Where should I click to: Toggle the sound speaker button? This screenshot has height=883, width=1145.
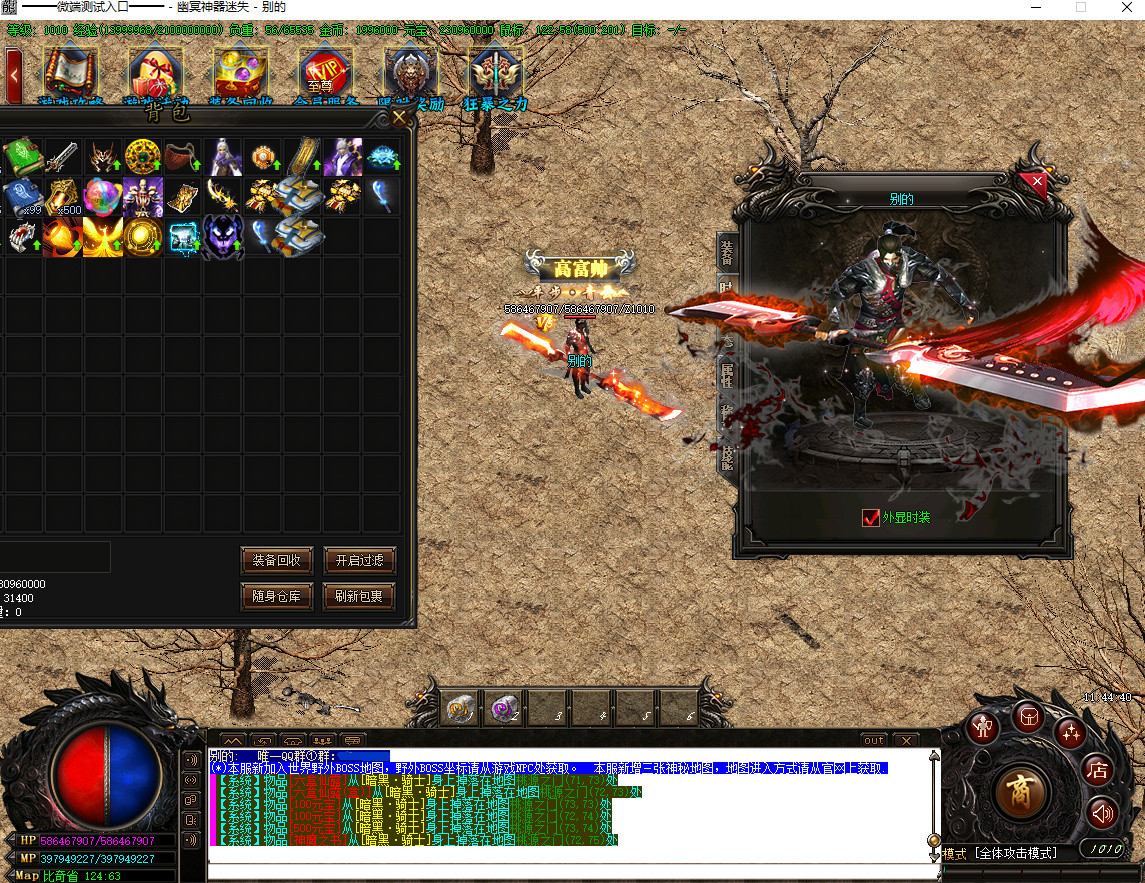pos(1102,813)
